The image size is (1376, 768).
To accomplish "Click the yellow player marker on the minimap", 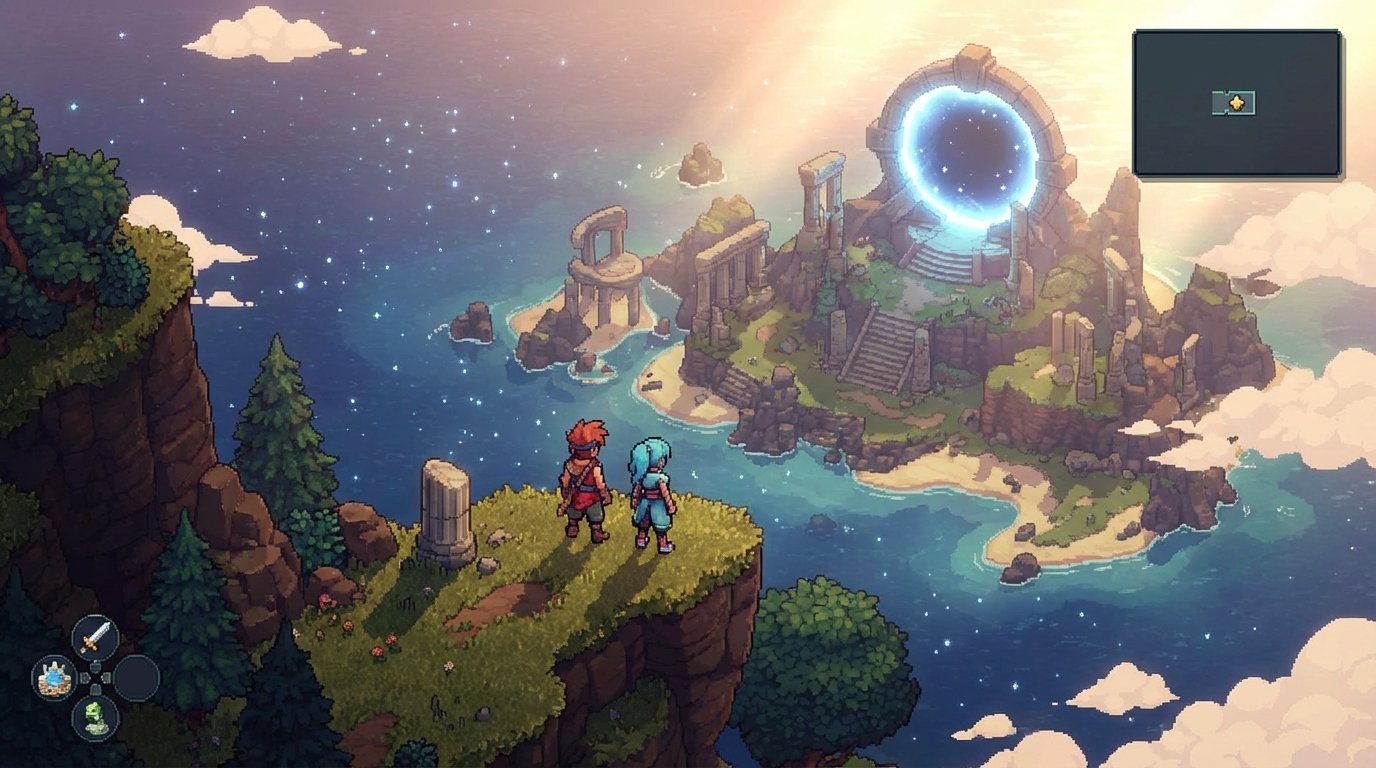I will click(x=1236, y=102).
